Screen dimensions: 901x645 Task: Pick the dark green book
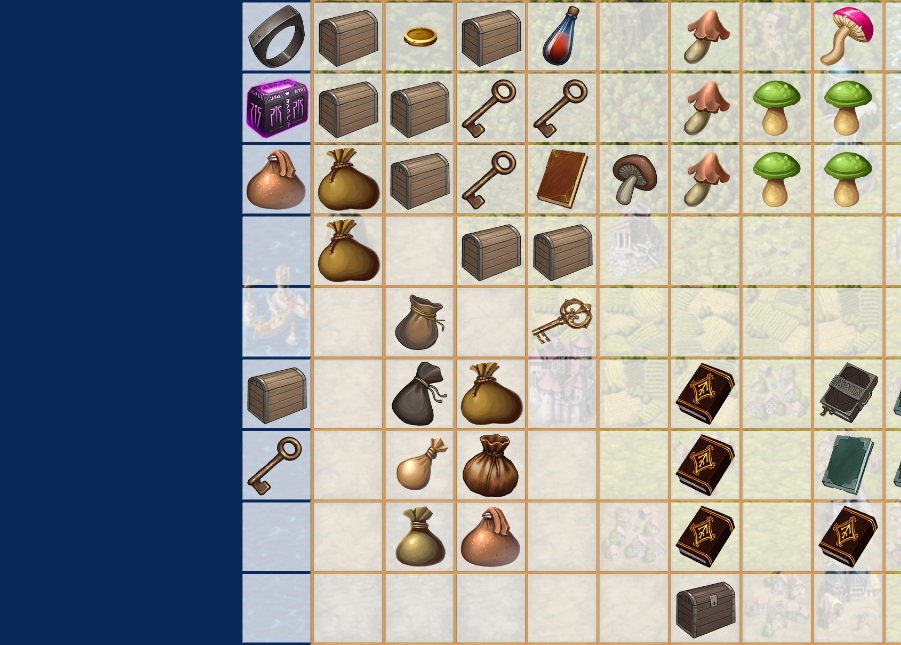point(847,465)
